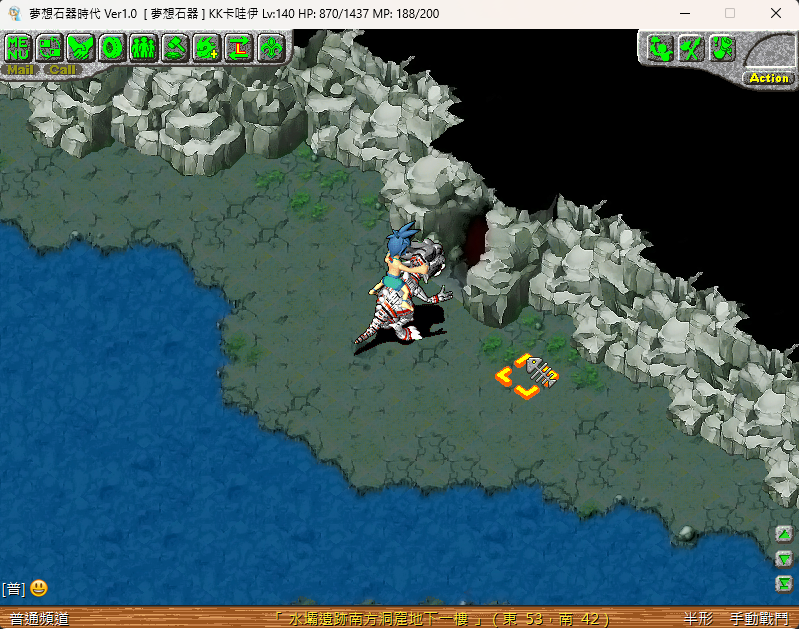
Task: Open the Mail button
Action: [x=20, y=70]
